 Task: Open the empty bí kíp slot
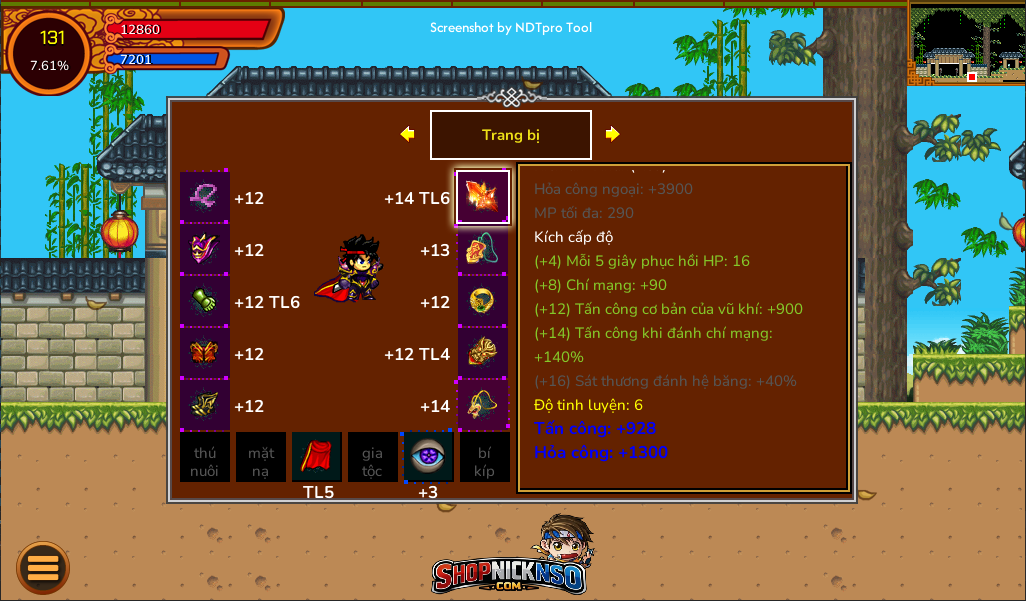point(484,457)
